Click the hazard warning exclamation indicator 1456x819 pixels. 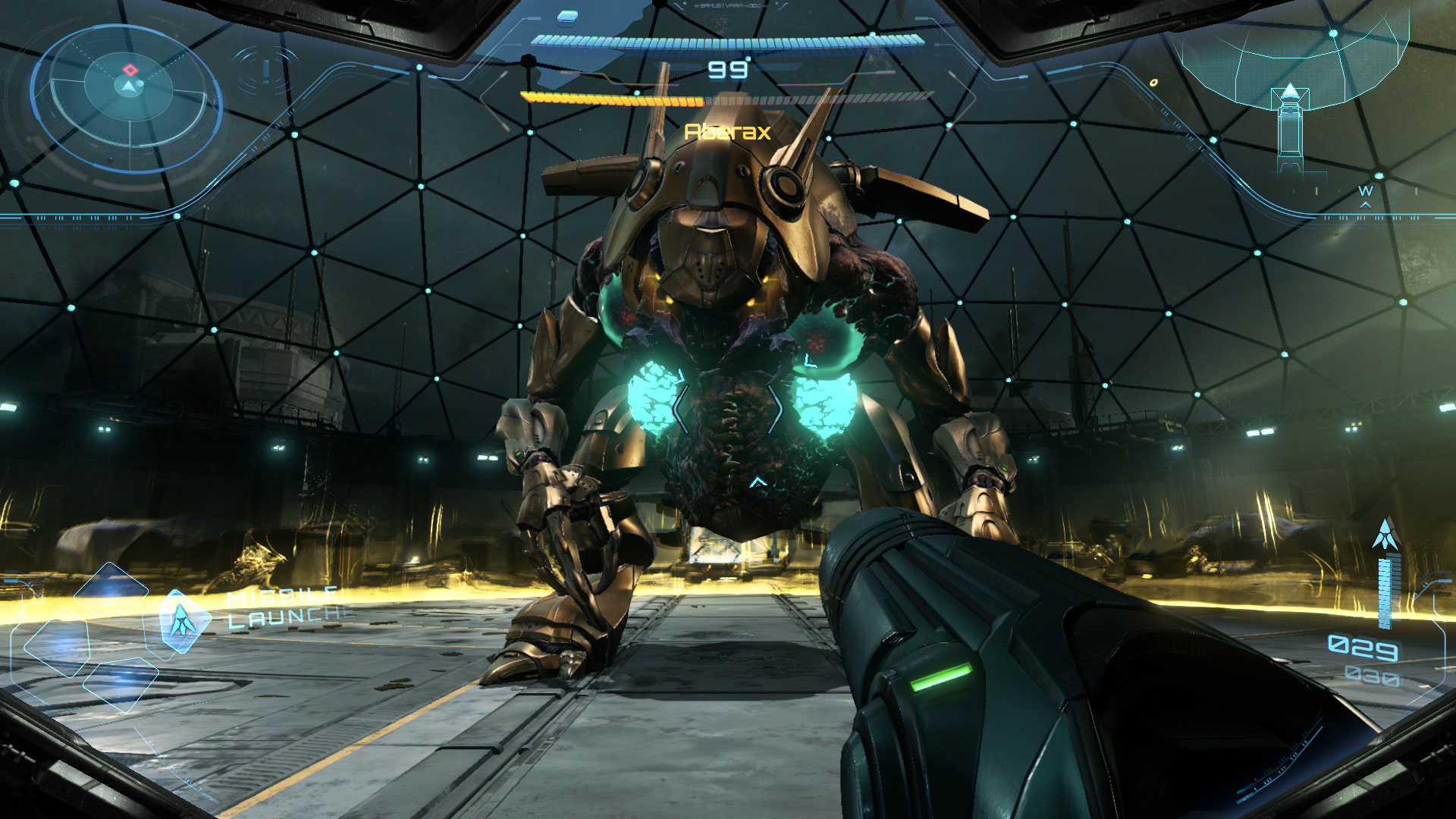(x=265, y=71)
